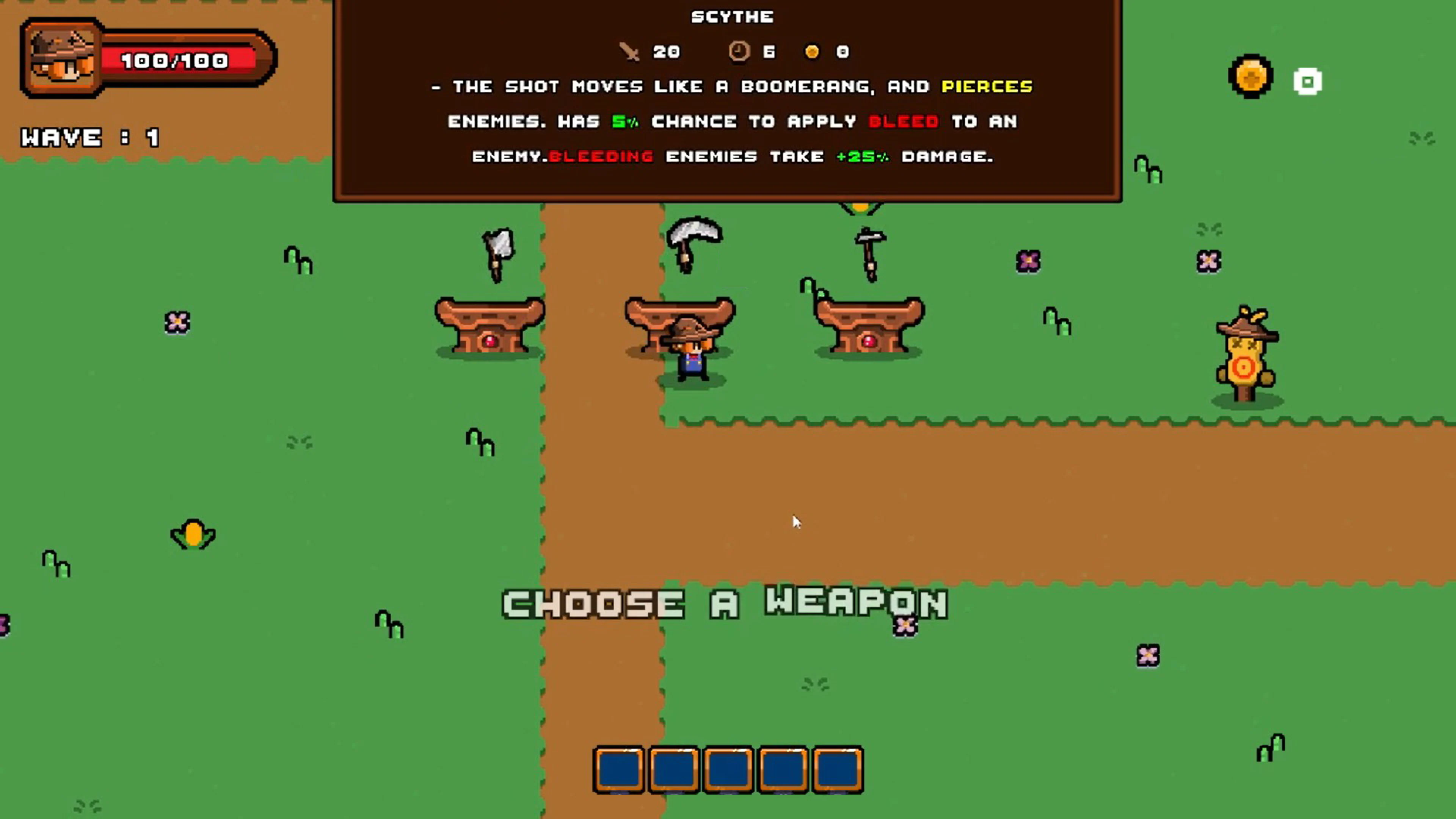This screenshot has width=1456, height=819.
Task: Click the coin cost icon in the tooltip
Action: [813, 52]
